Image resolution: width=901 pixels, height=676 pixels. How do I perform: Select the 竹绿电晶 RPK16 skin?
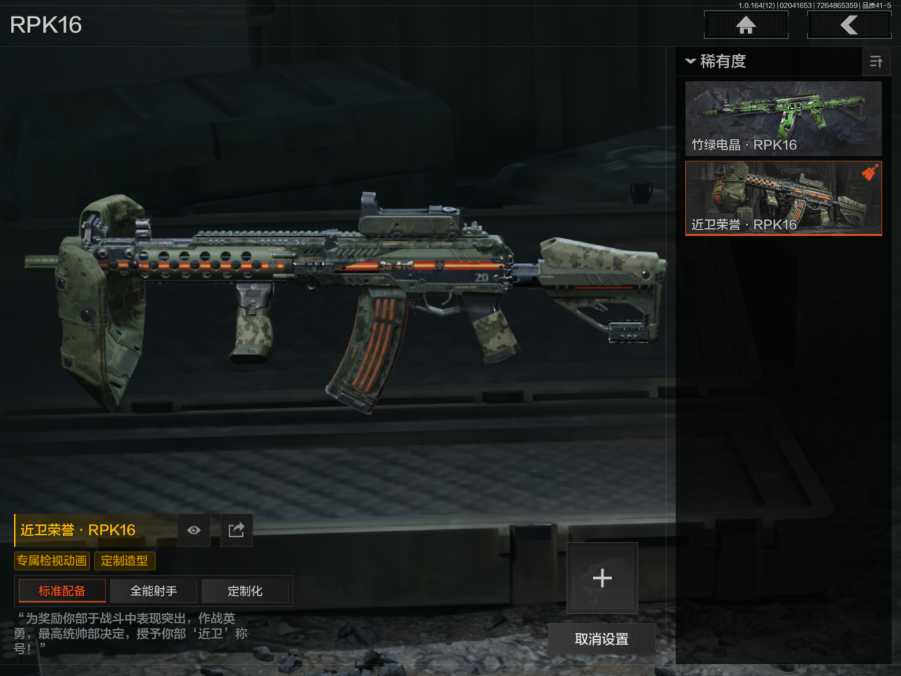click(783, 118)
